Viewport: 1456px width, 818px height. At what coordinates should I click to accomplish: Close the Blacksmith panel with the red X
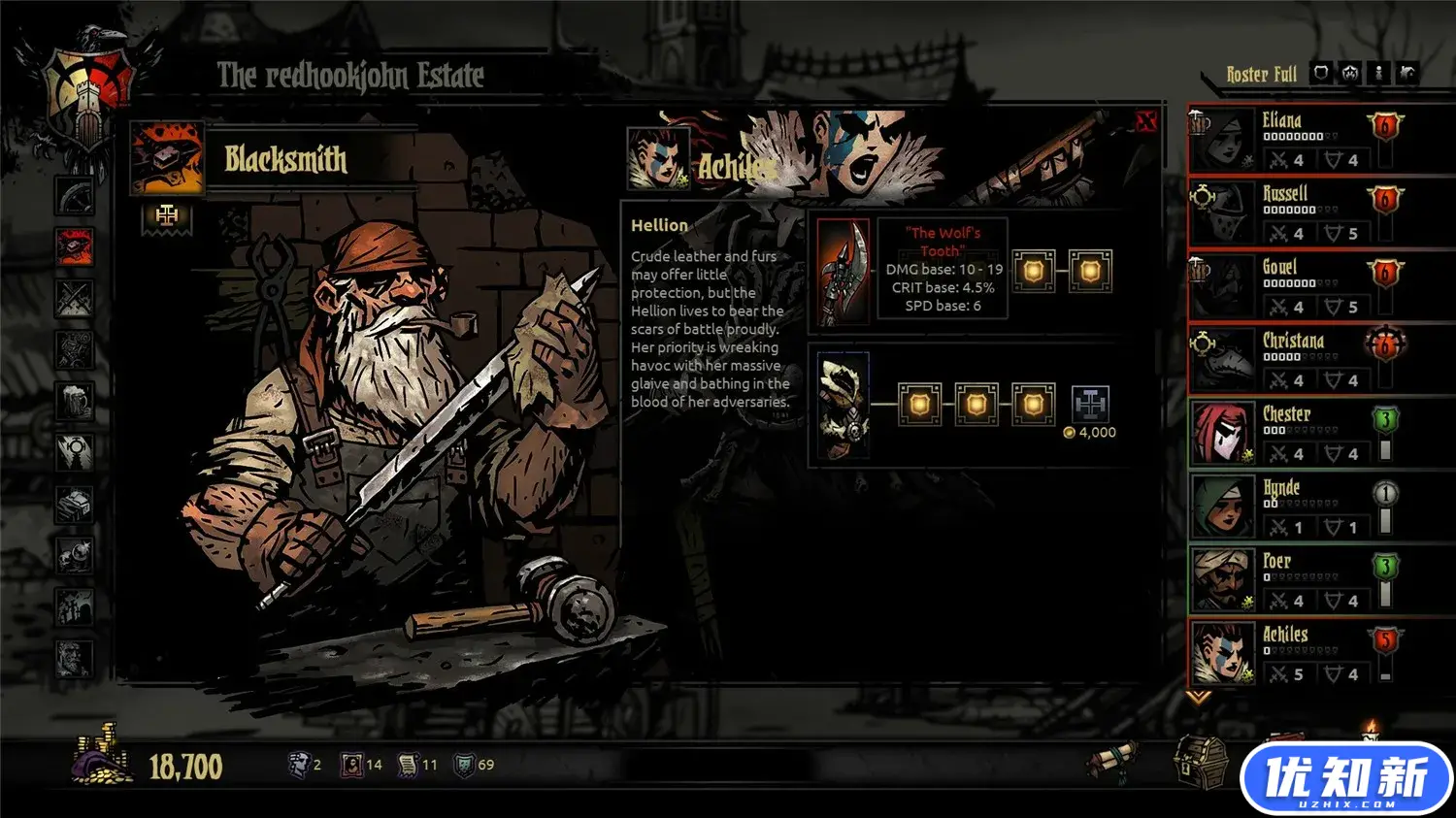1146,121
